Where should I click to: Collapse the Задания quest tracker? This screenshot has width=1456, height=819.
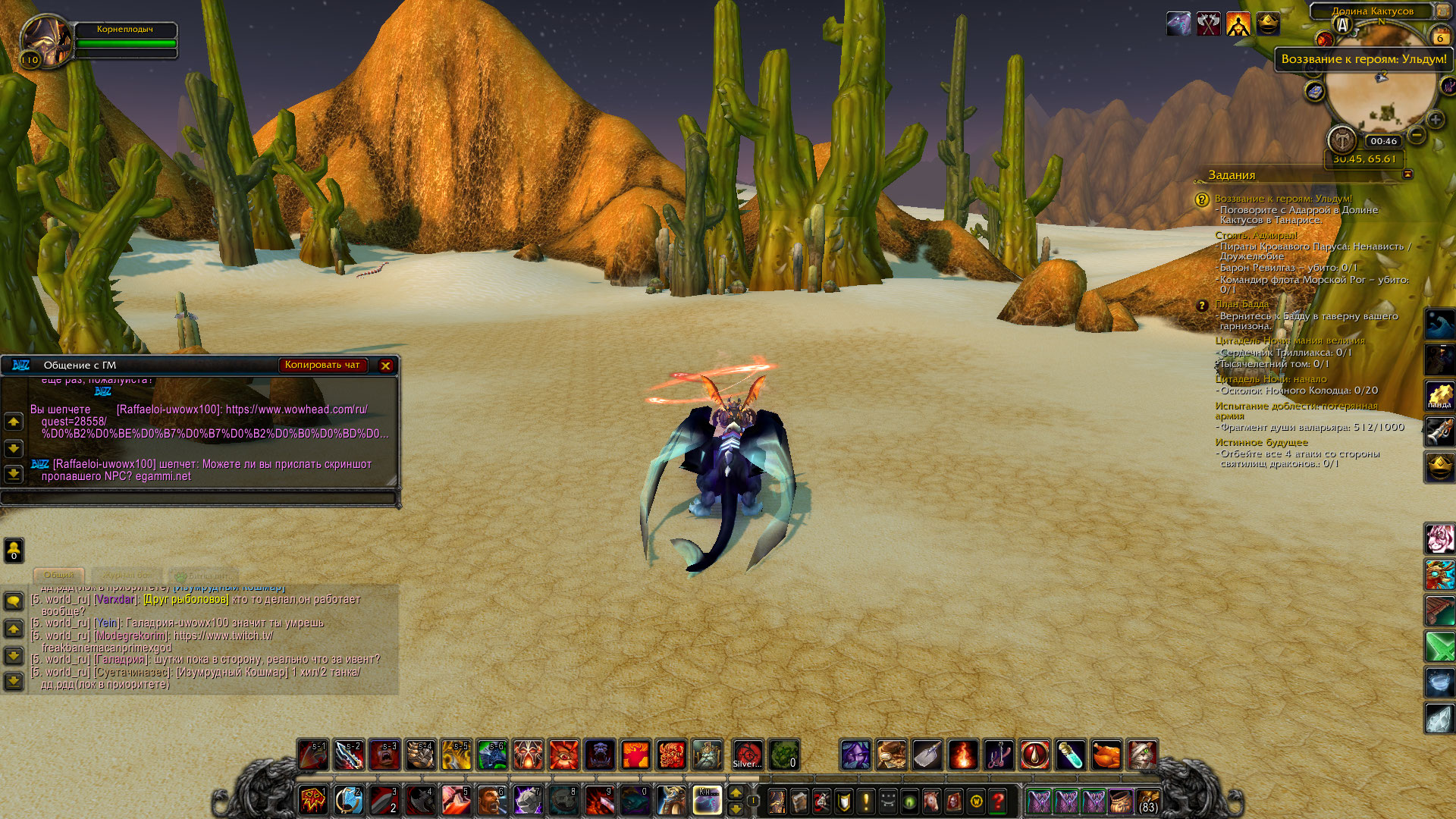point(1407,174)
